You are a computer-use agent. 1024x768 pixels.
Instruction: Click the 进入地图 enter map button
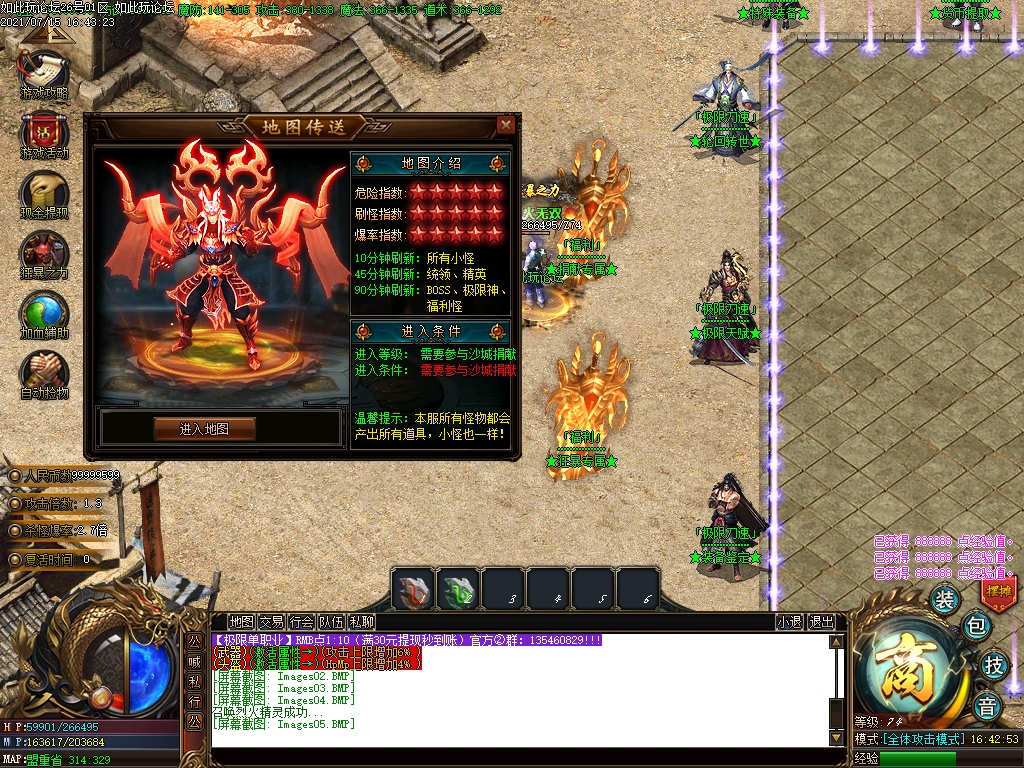tap(204, 429)
